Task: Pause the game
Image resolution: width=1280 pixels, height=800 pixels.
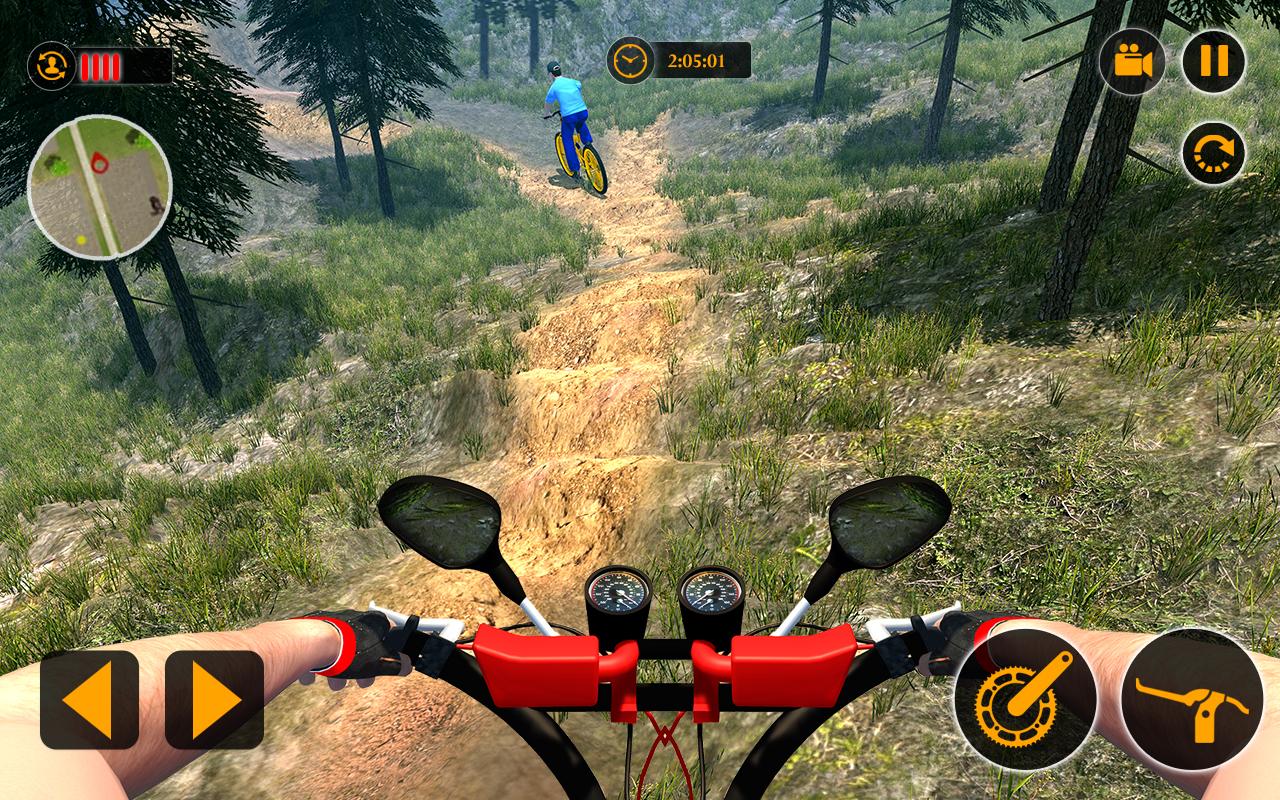Action: pyautogui.click(x=1213, y=61)
